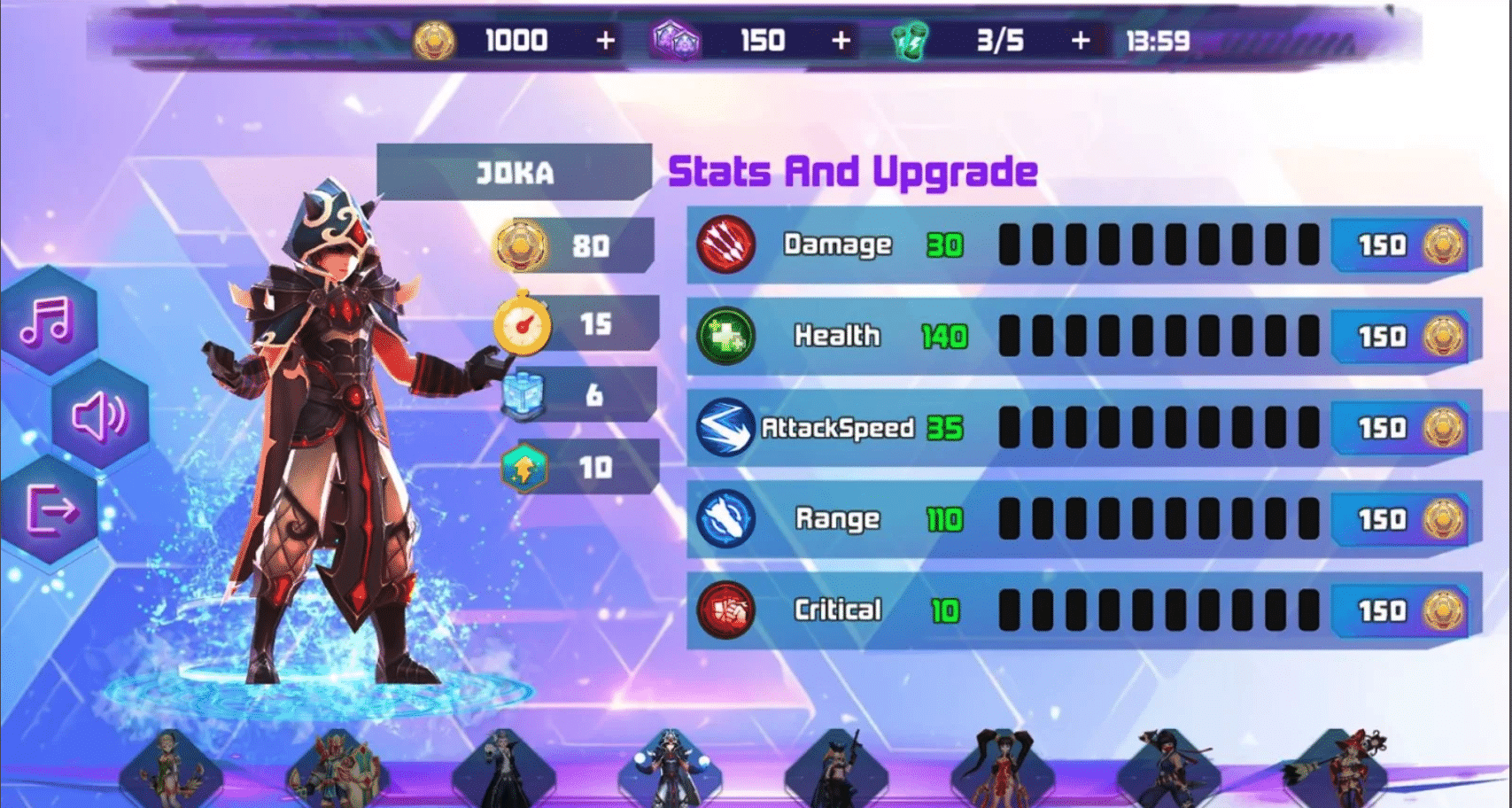The width and height of the screenshot is (1512, 808).
Task: Select the white-haired character in black coat
Action: (503, 769)
